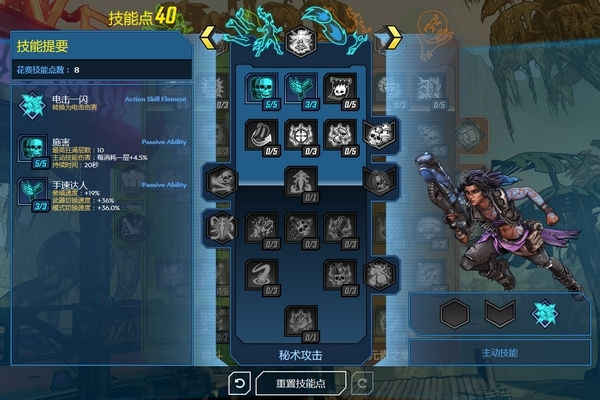Click the undo arrow button beside reset
Screen dimensions: 600x400
(x=239, y=382)
